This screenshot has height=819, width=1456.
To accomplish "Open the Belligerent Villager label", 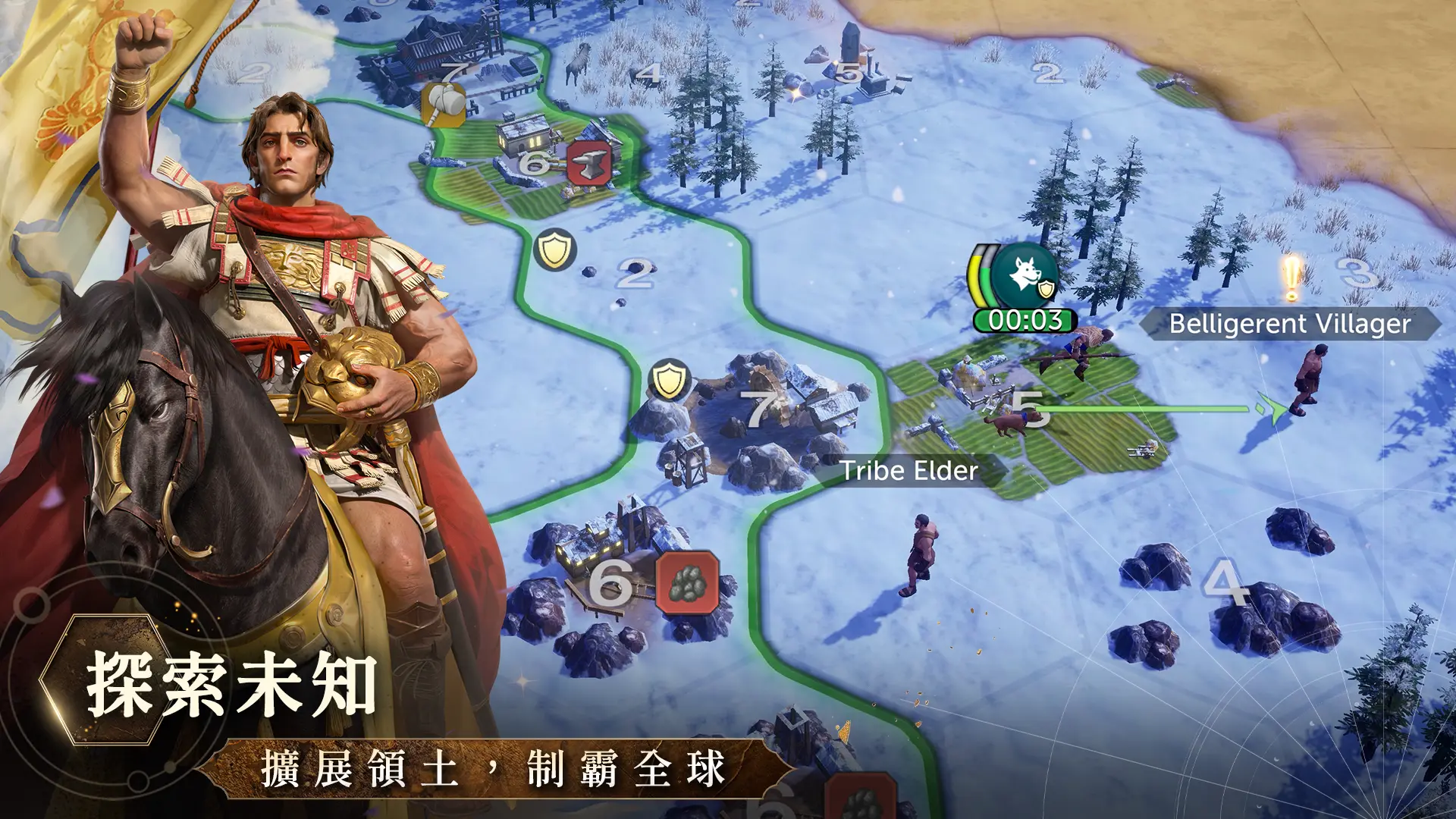I will (x=1289, y=324).
